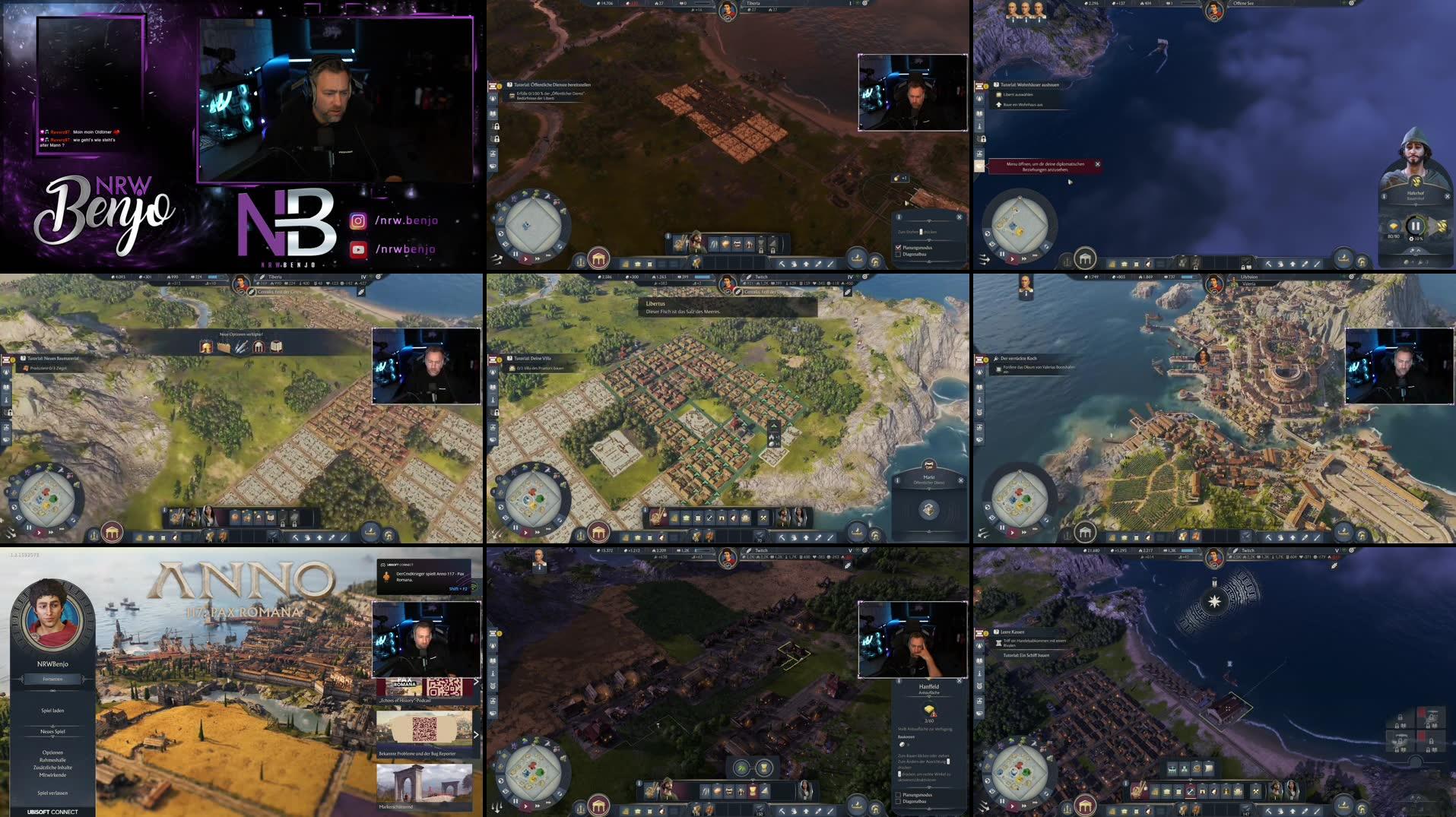Enable the Diagonalbau checkbox
The height and width of the screenshot is (817, 1456).
[x=898, y=255]
